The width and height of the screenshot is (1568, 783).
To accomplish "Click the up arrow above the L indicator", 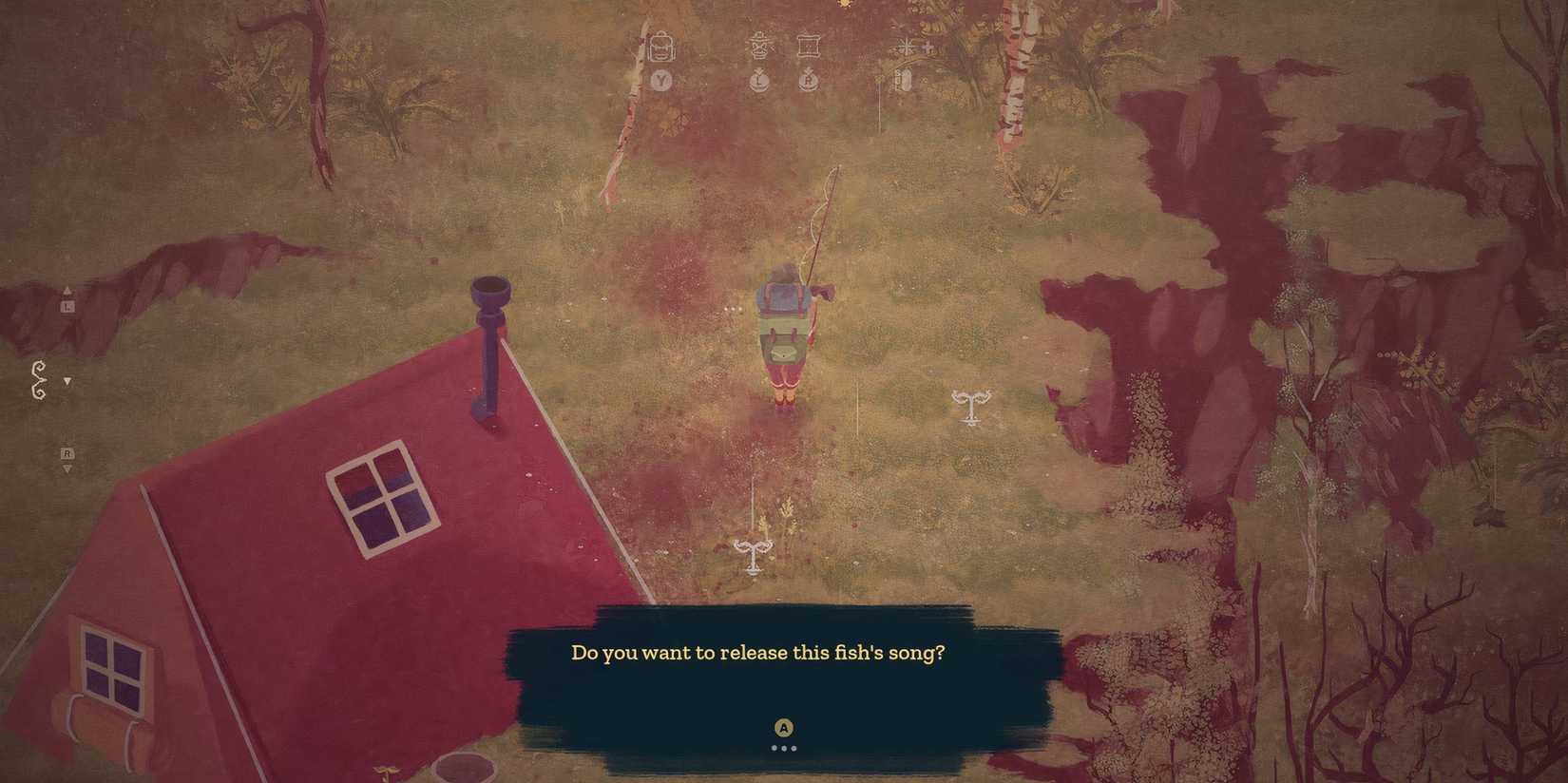I will 67,291.
